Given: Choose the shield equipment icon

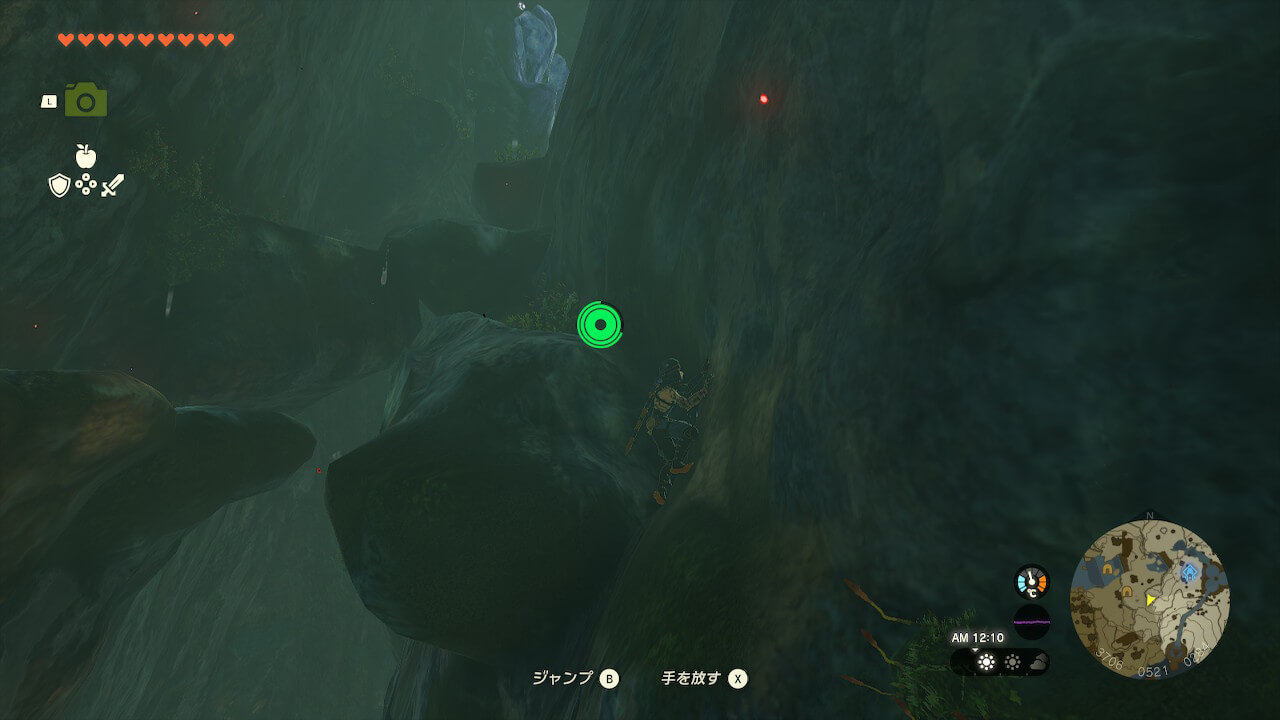Looking at the screenshot, I should [x=59, y=185].
